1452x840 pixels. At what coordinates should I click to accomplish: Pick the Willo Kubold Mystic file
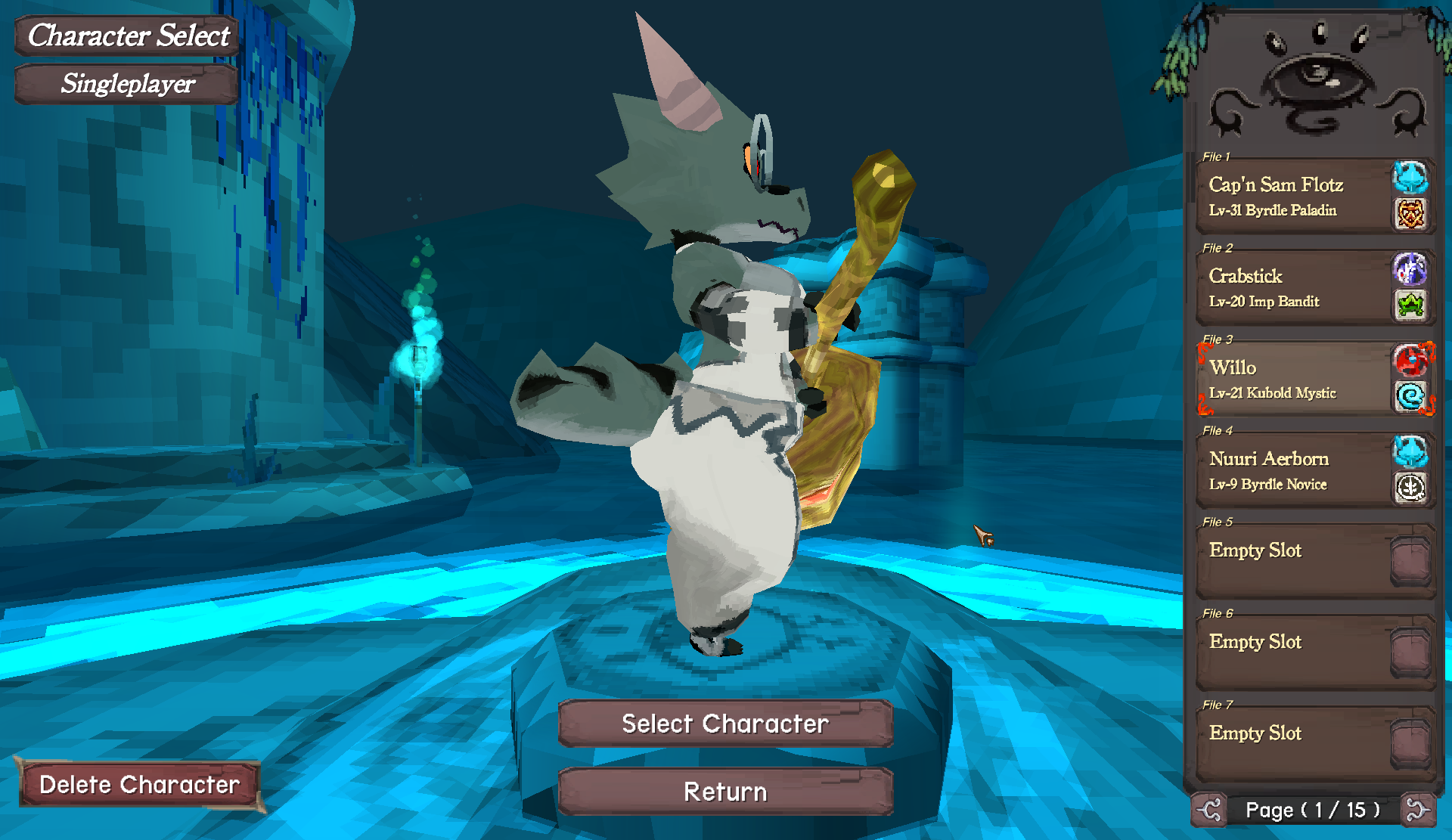[x=1293, y=379]
